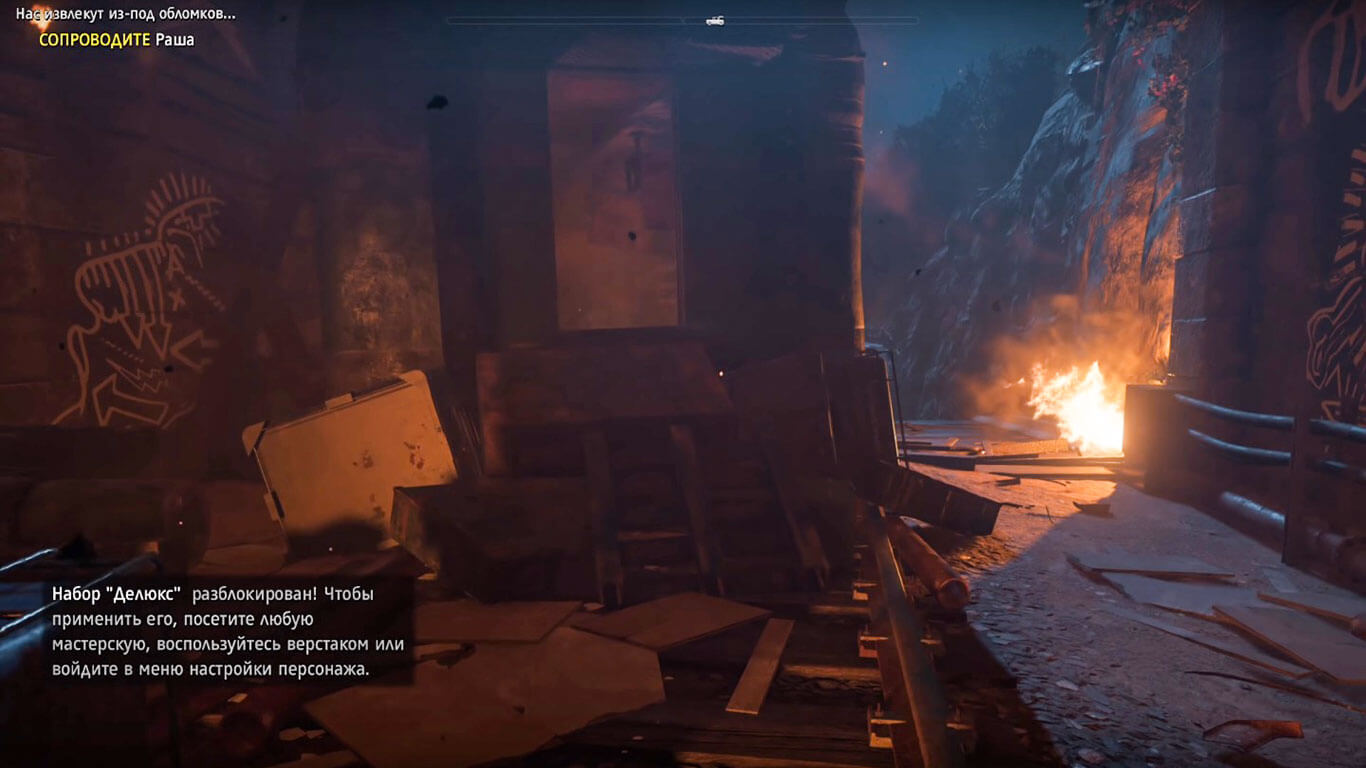Click the vehicle marker on the compass bar
Viewport: 1366px width, 768px height.
[714, 20]
